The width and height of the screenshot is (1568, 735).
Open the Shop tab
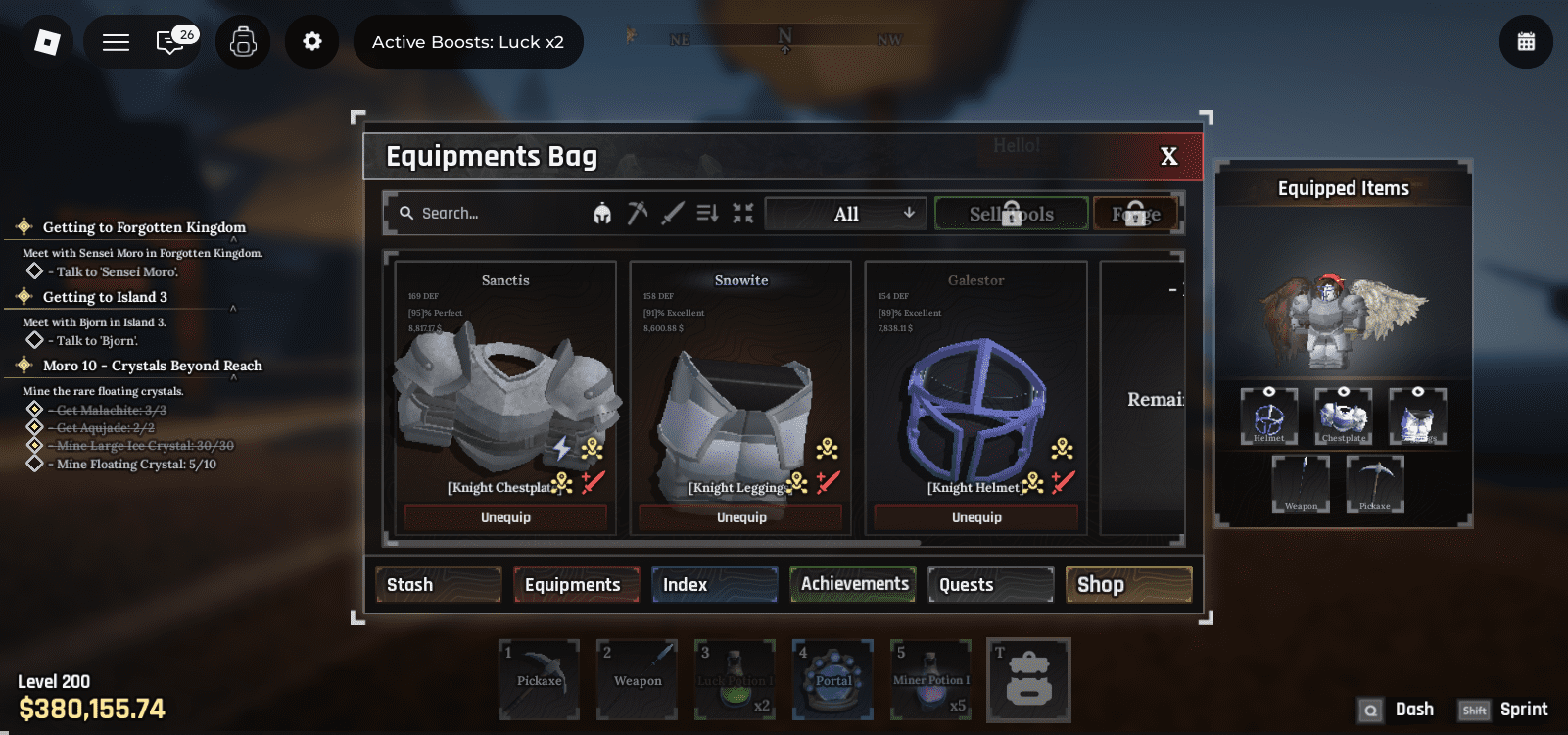click(x=1128, y=585)
